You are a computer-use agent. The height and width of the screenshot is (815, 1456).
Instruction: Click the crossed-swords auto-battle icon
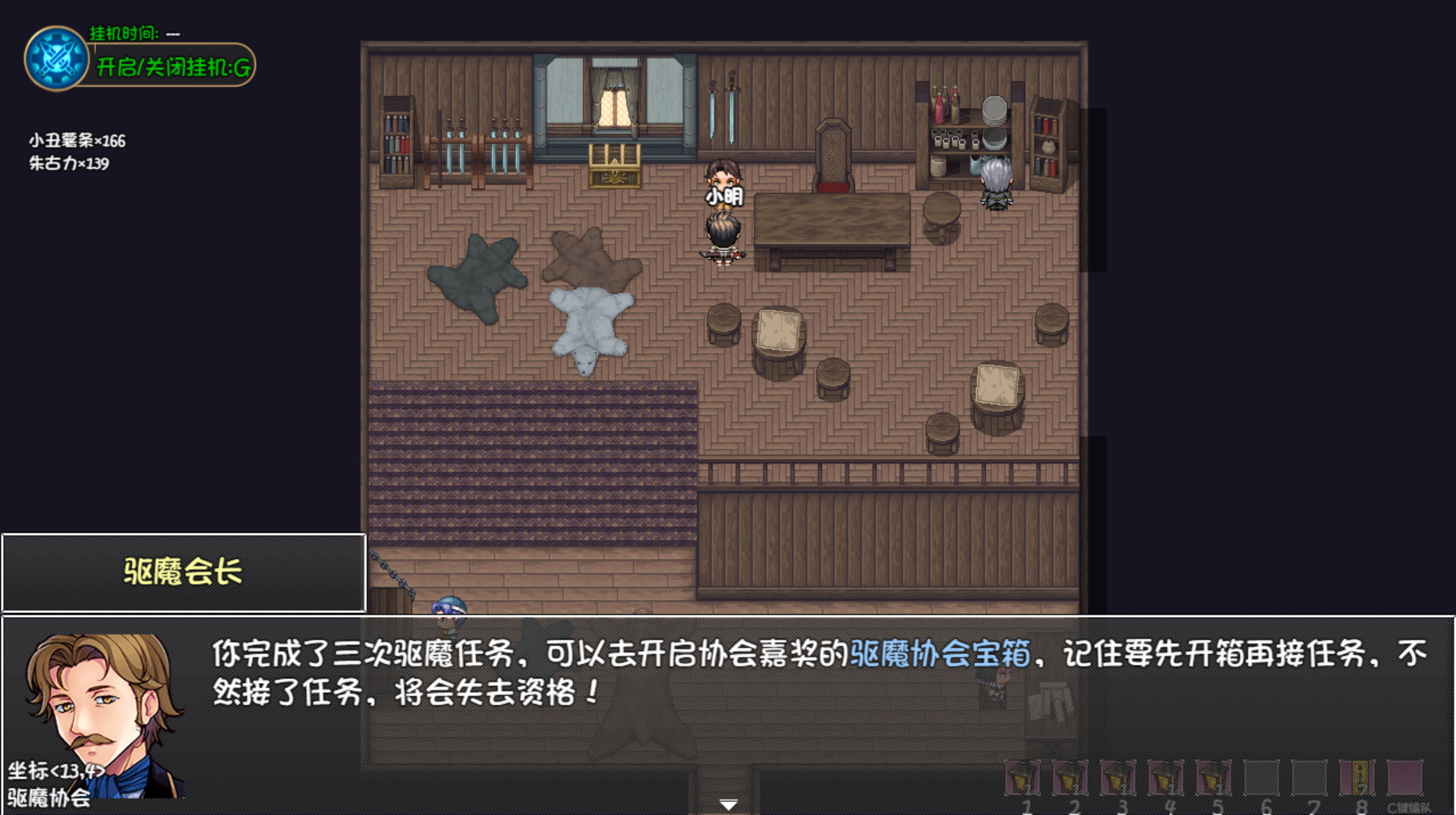point(57,57)
